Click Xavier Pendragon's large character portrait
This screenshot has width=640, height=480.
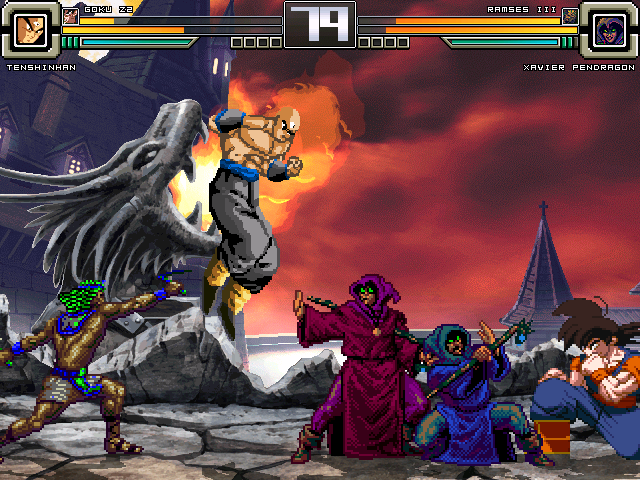(607, 30)
